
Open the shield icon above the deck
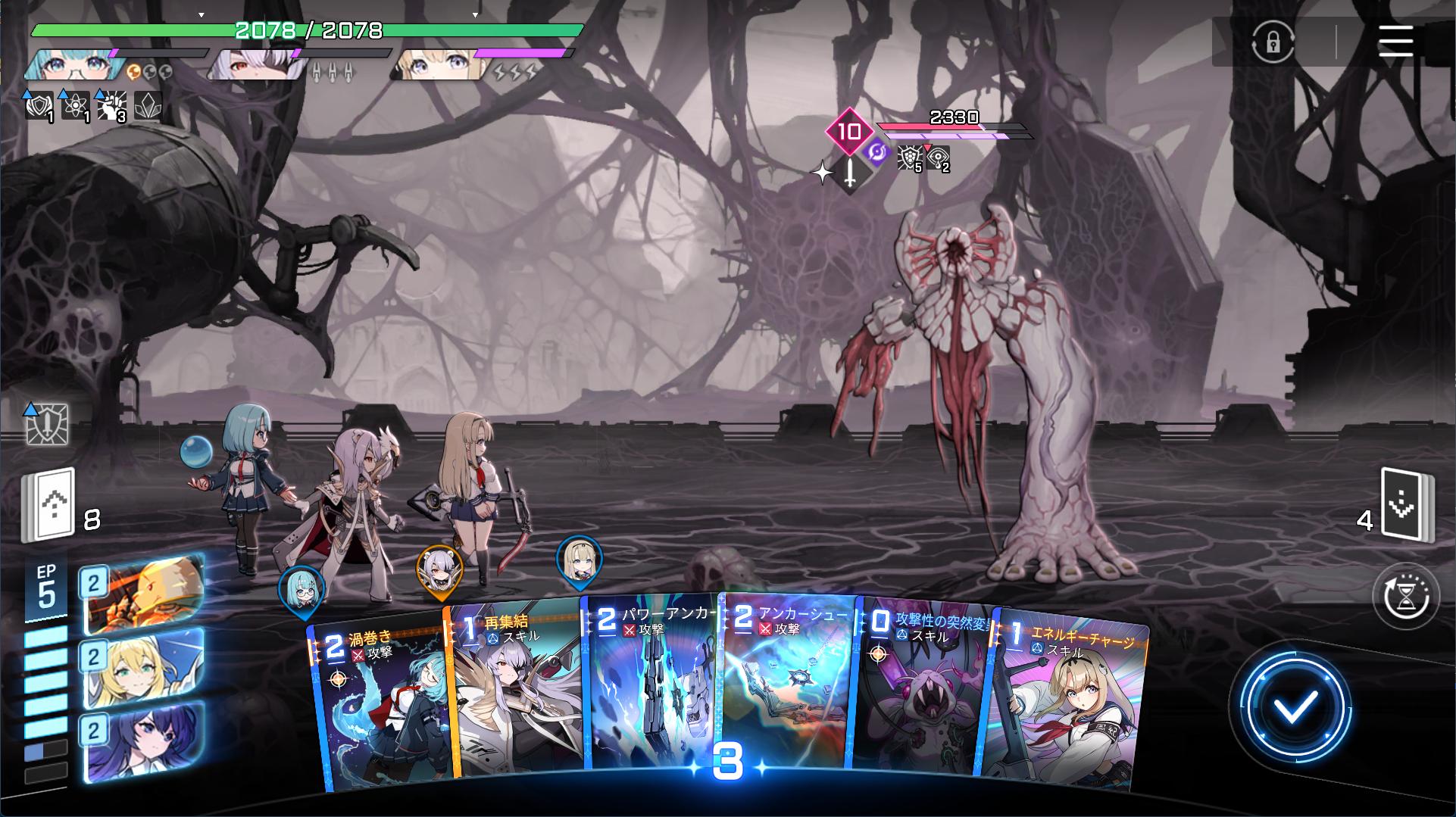(x=48, y=424)
